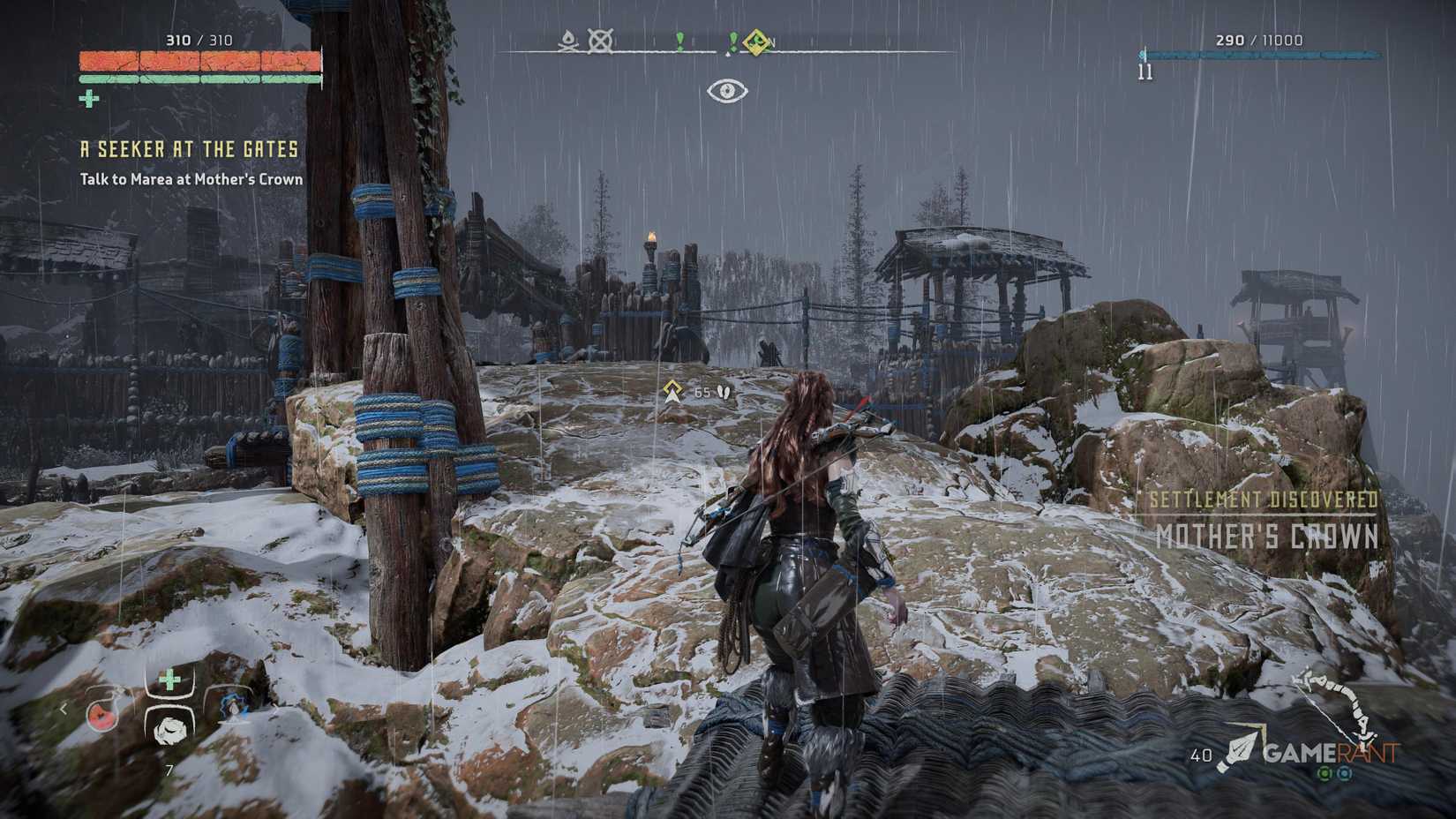Click the blue Focus scanner icon on the item wheel
Image resolution: width=1456 pixels, height=819 pixels.
pyautogui.click(x=233, y=708)
